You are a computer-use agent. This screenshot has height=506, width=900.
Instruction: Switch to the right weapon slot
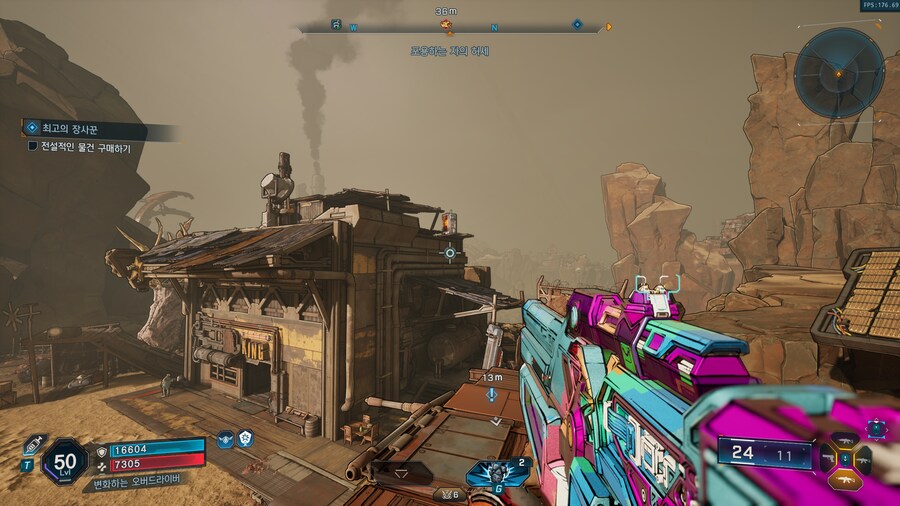[863, 459]
